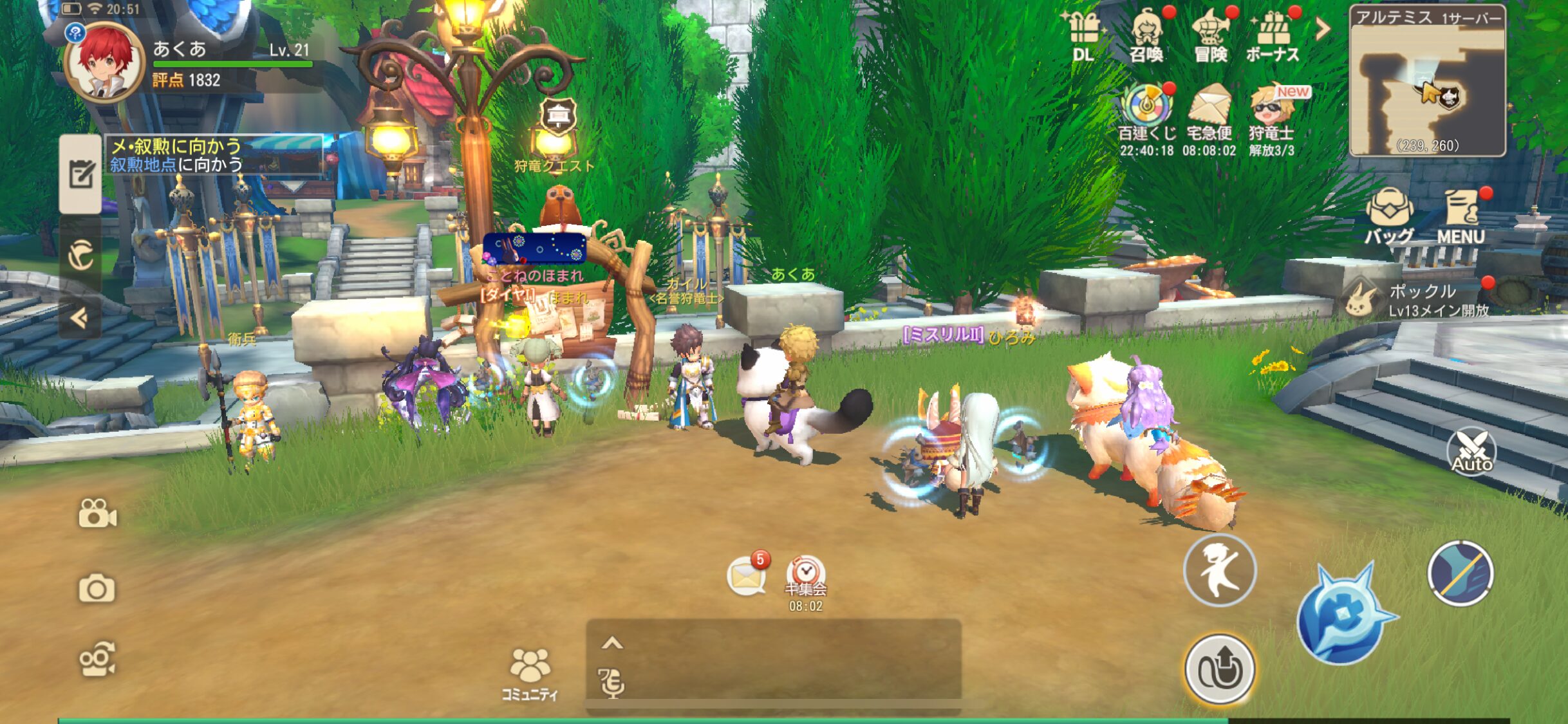Open the 百連くじ lottery wheel
This screenshot has height=724, width=1568.
pos(1146,116)
